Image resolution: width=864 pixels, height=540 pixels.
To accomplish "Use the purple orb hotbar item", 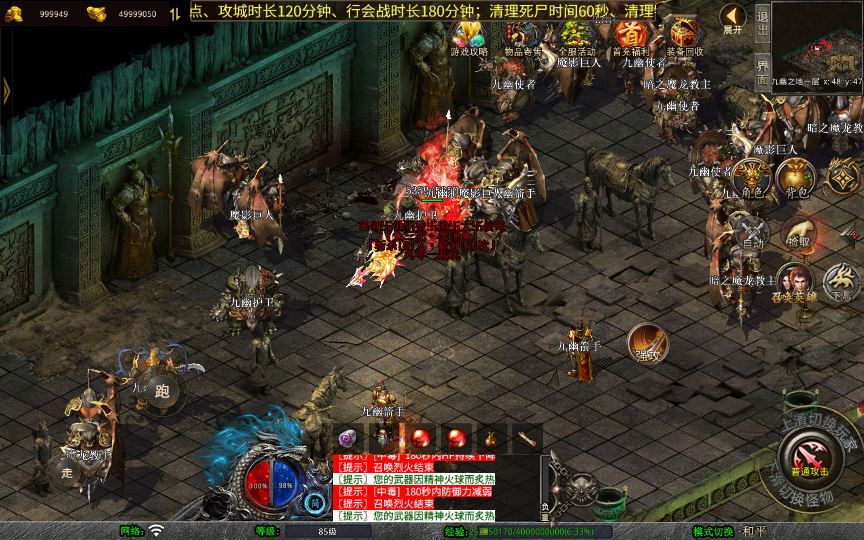I will [348, 438].
